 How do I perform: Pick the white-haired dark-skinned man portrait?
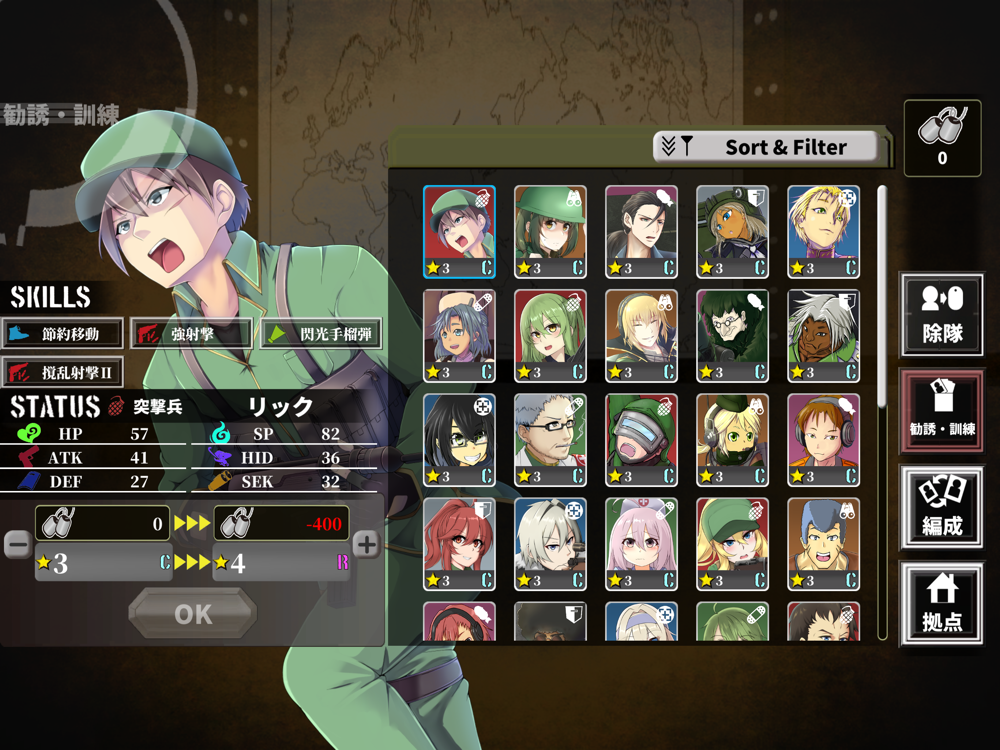click(823, 336)
